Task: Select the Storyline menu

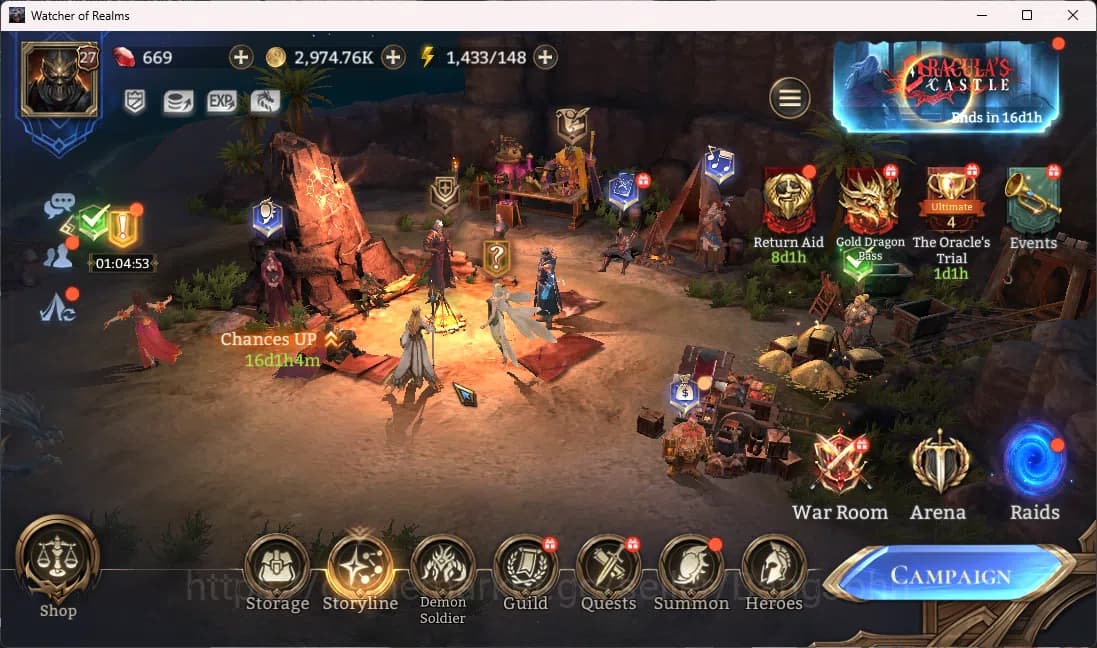Action: (x=360, y=567)
